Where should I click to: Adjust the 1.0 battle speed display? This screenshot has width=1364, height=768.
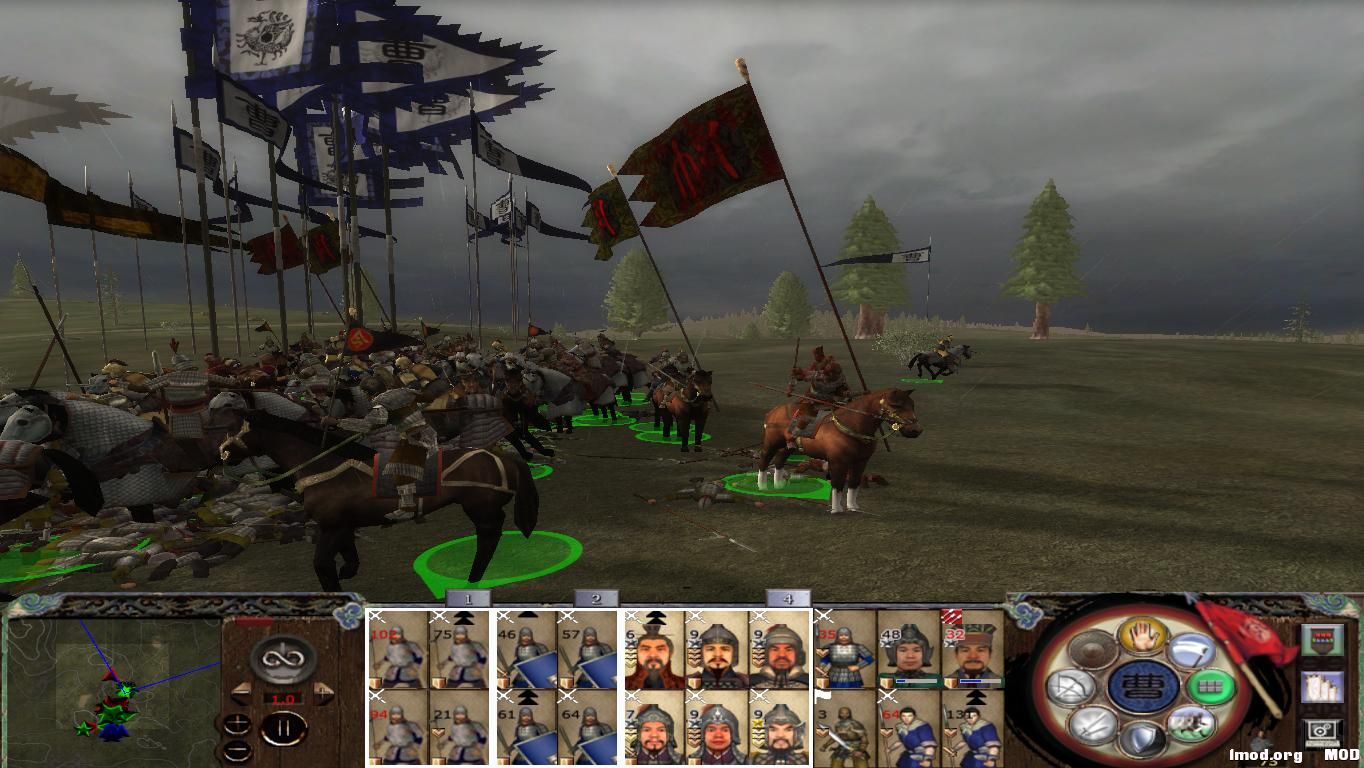pos(283,698)
